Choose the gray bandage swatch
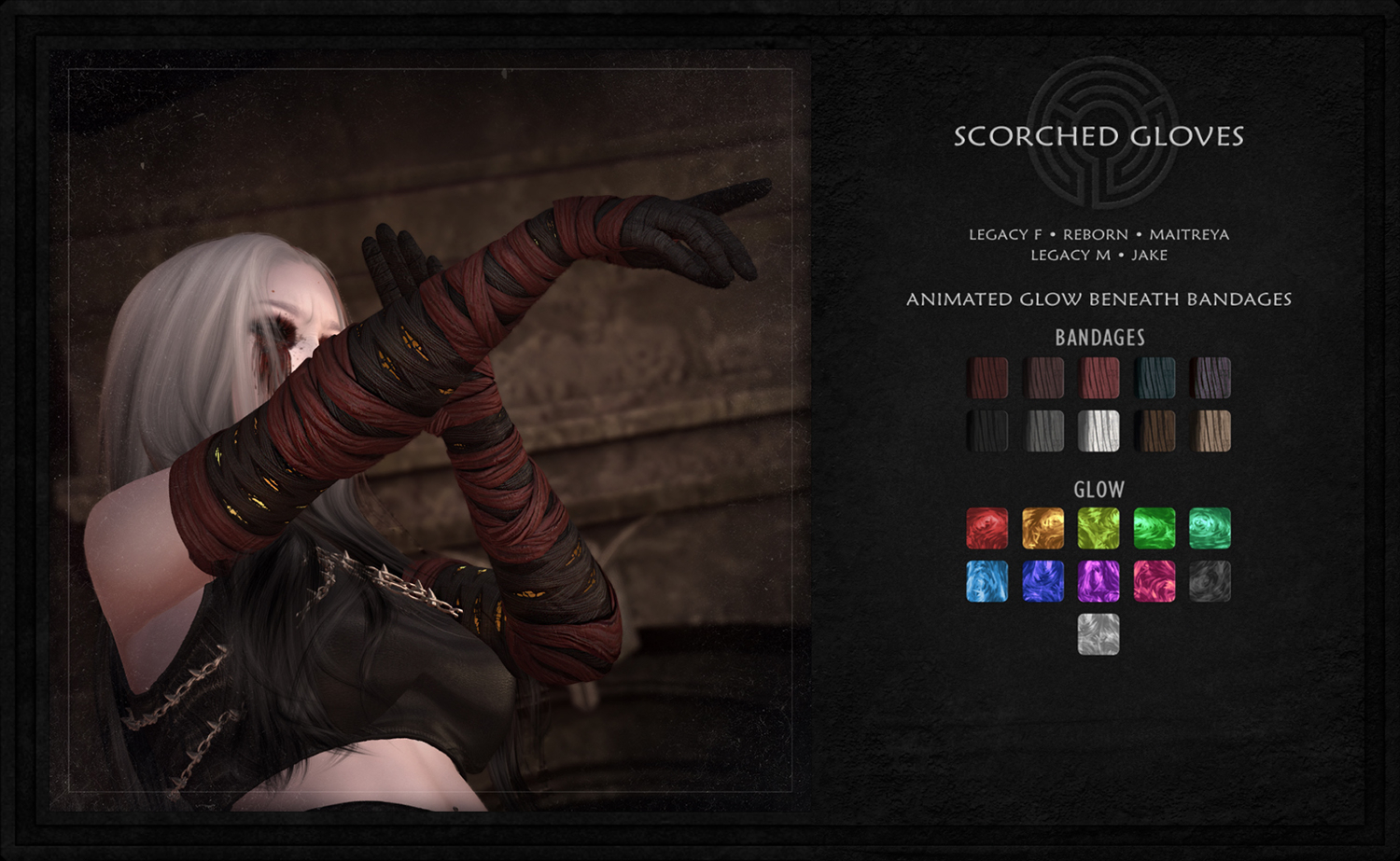 coord(1043,431)
